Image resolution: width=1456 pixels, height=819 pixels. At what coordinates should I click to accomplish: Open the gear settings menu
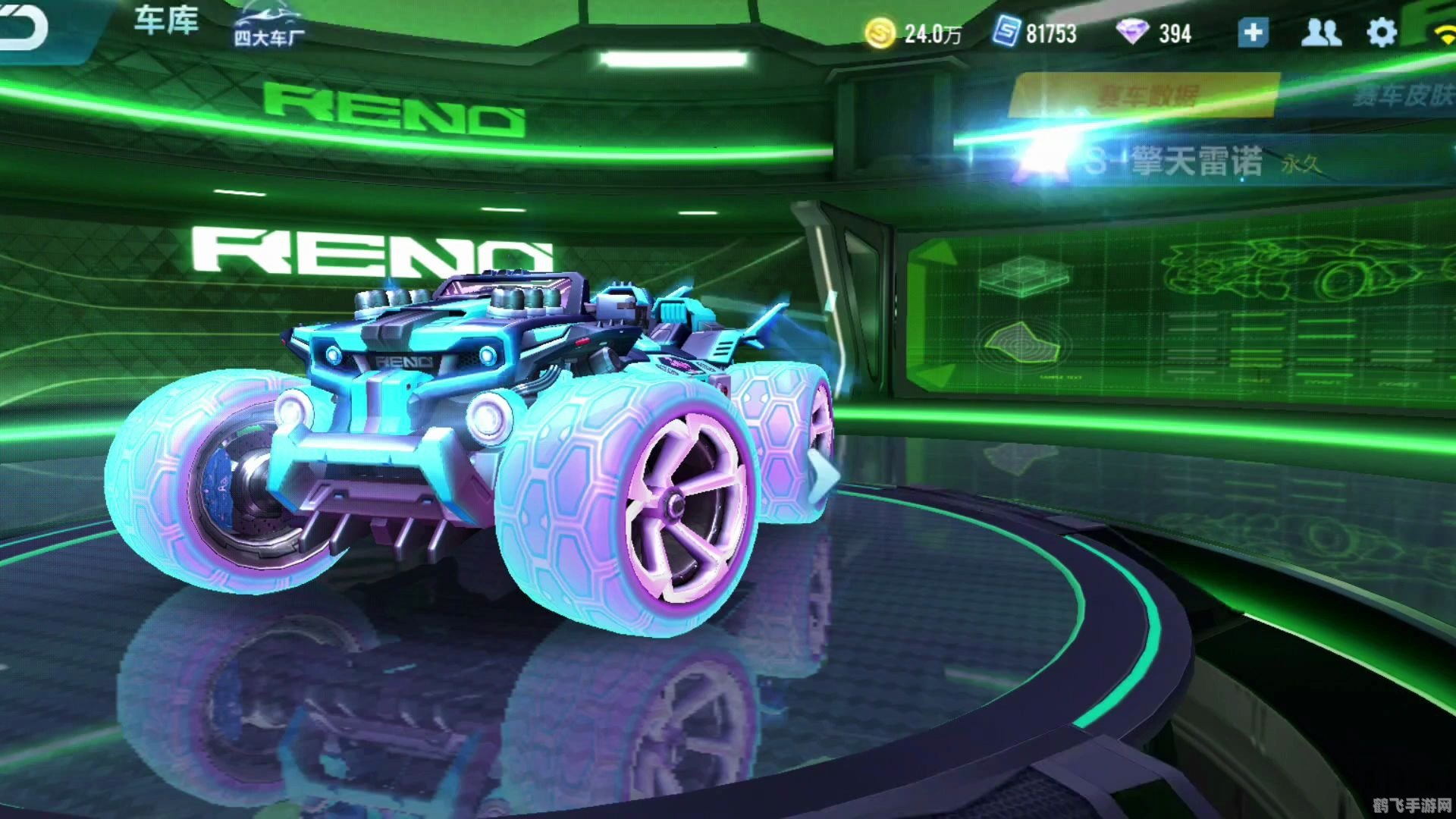(x=1381, y=33)
